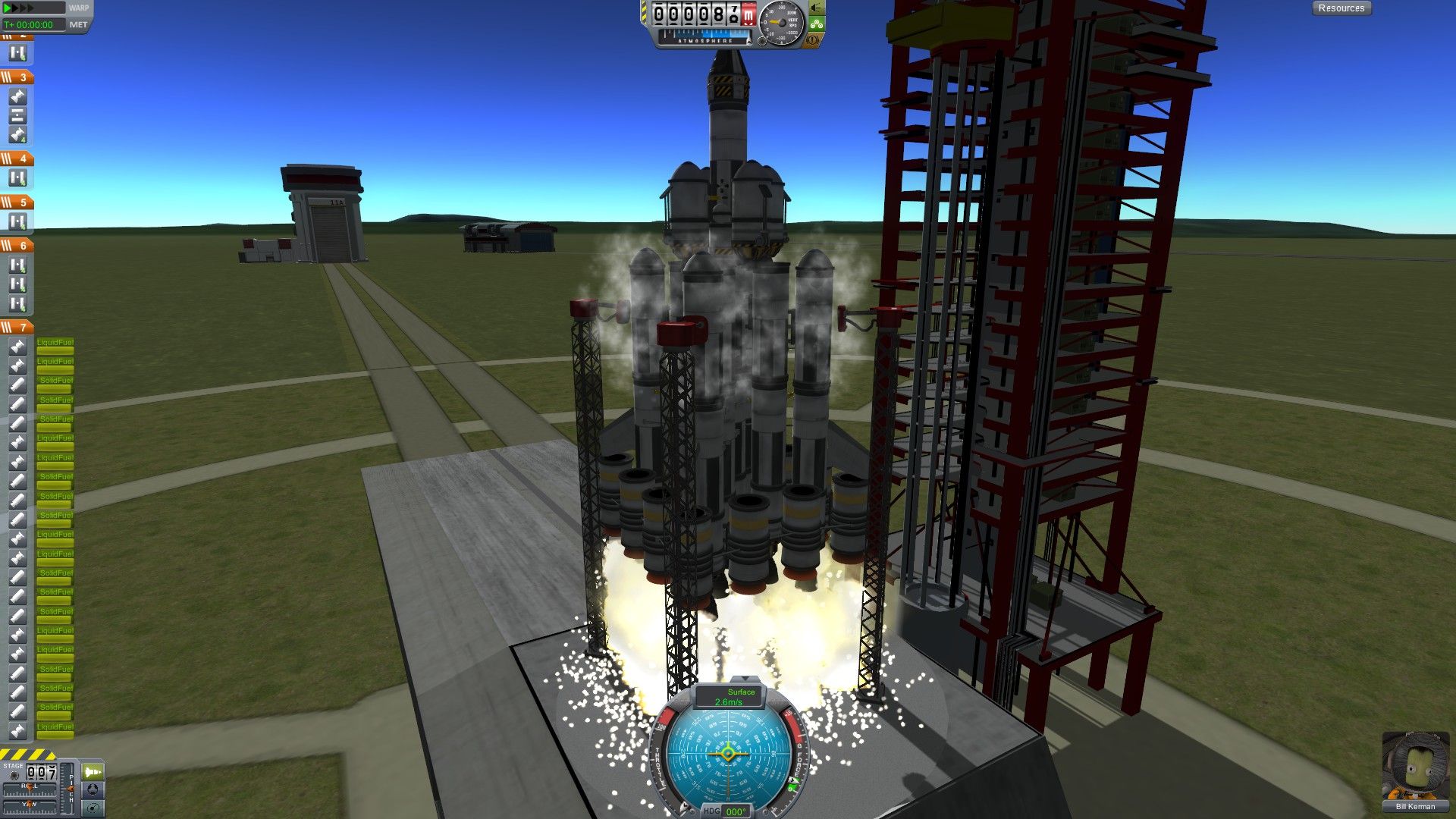Click the HDG heading readout below the navball

(736, 811)
